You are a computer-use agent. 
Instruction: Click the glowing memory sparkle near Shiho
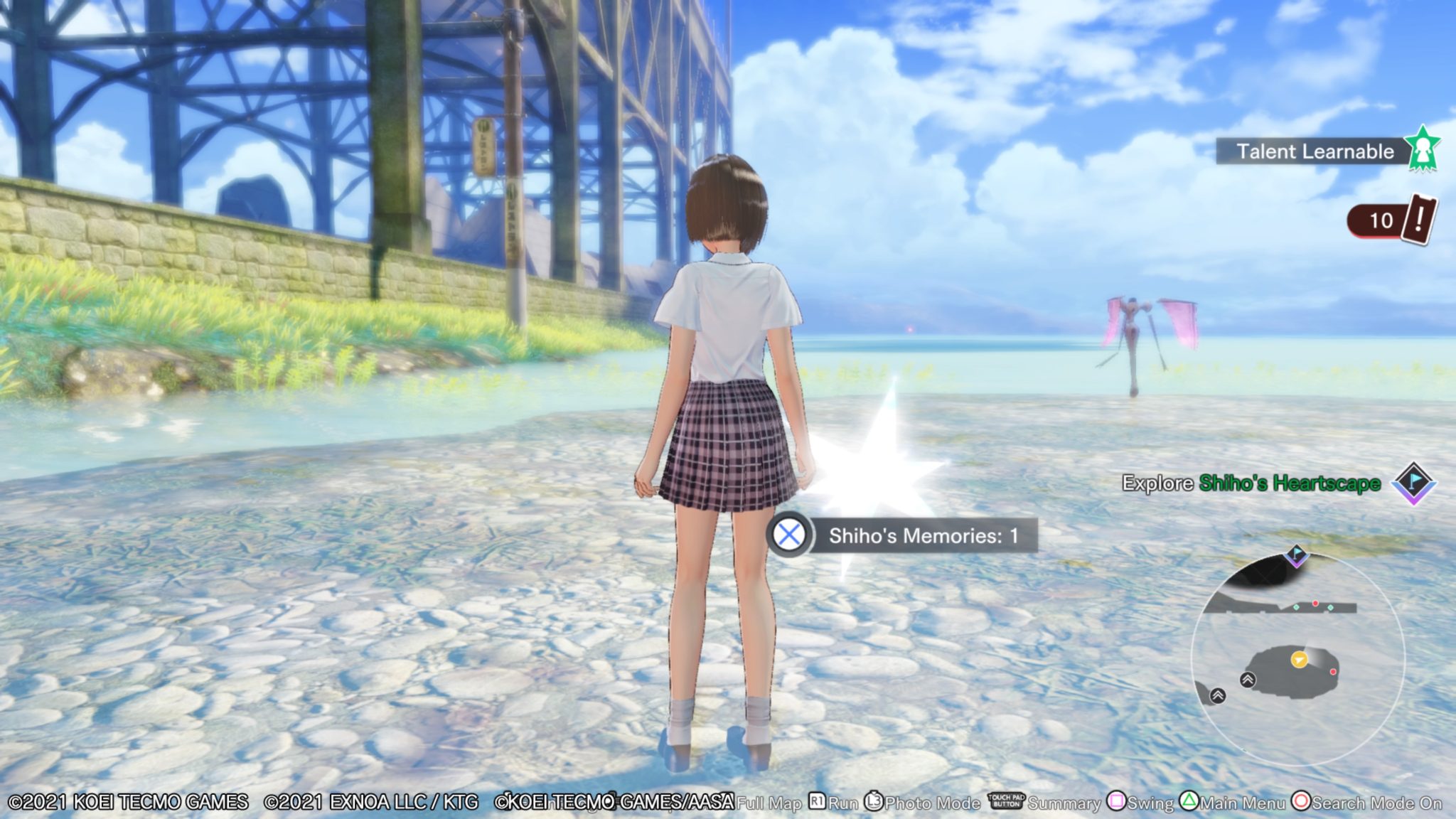pos(884,468)
